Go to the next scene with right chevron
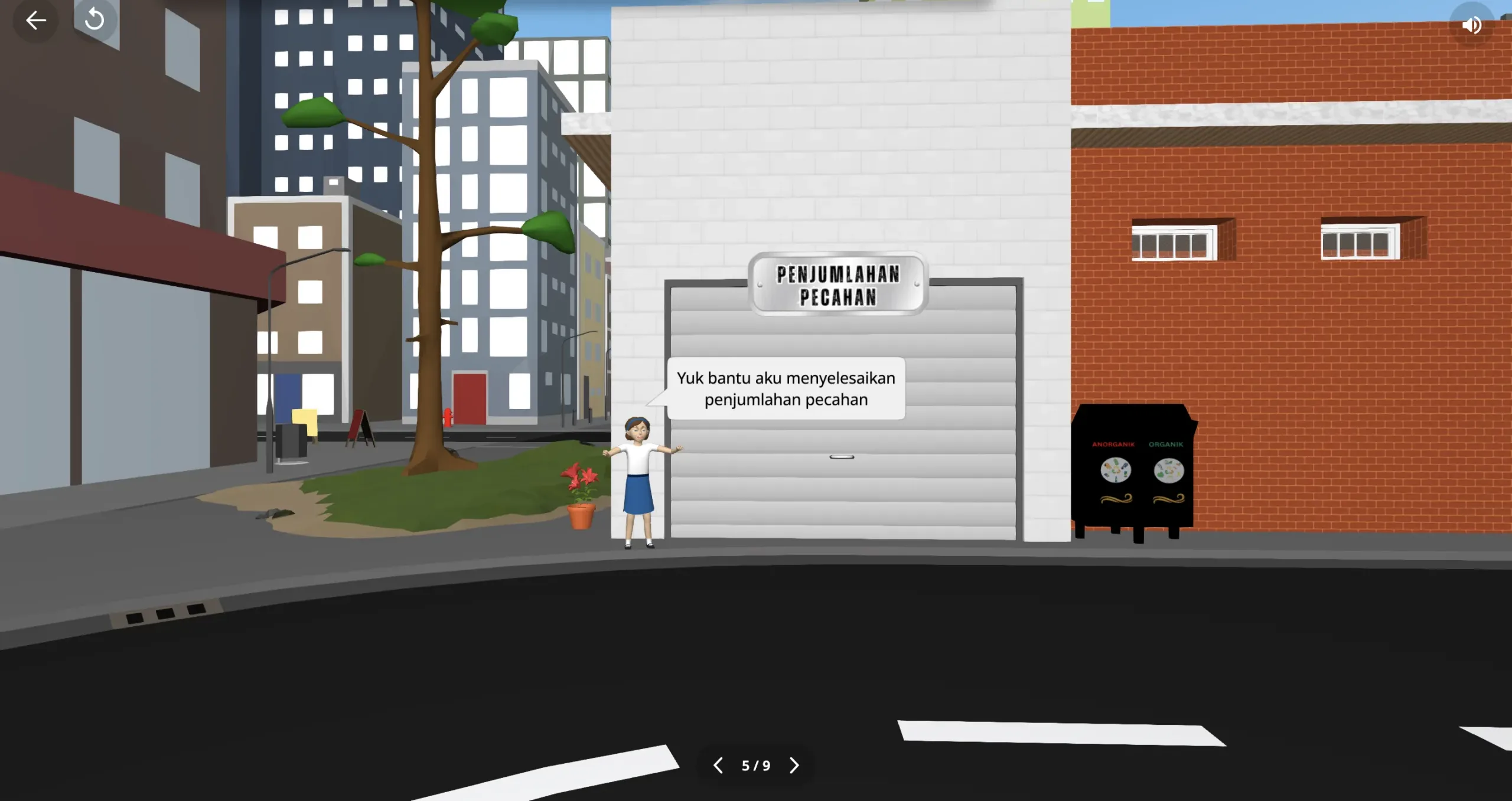 click(x=794, y=765)
